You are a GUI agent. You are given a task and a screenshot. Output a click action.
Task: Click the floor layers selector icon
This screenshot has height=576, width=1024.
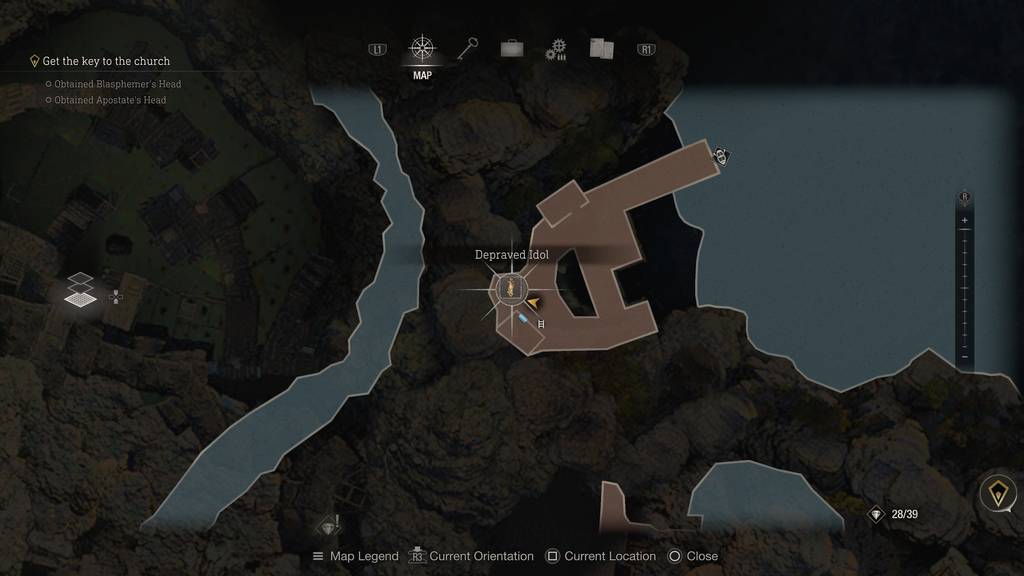(82, 288)
